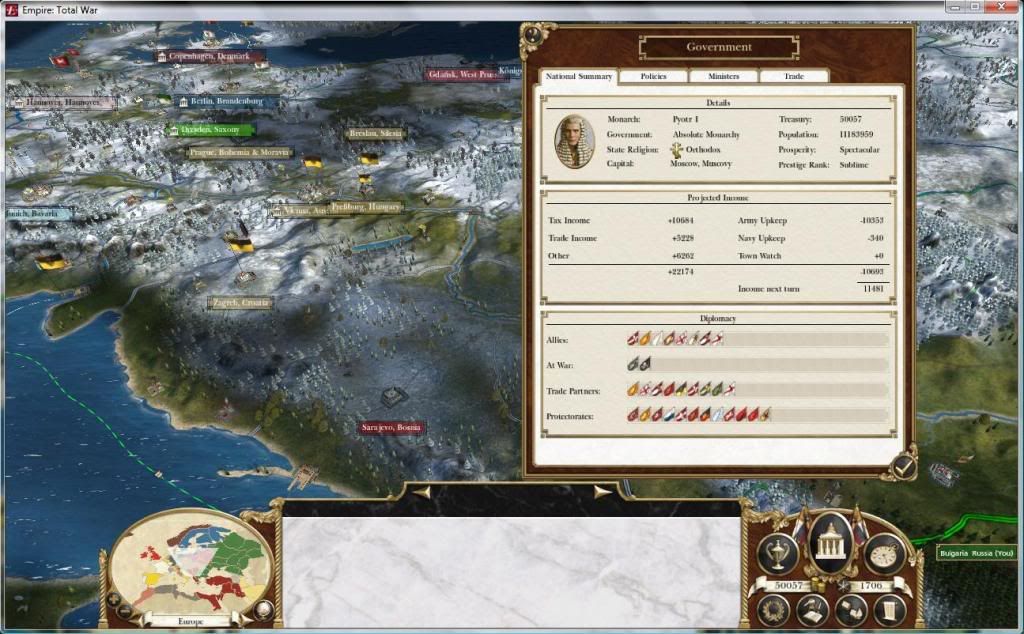Select the National Summary tab
Viewport: 1024px width, 634px height.
tap(579, 77)
